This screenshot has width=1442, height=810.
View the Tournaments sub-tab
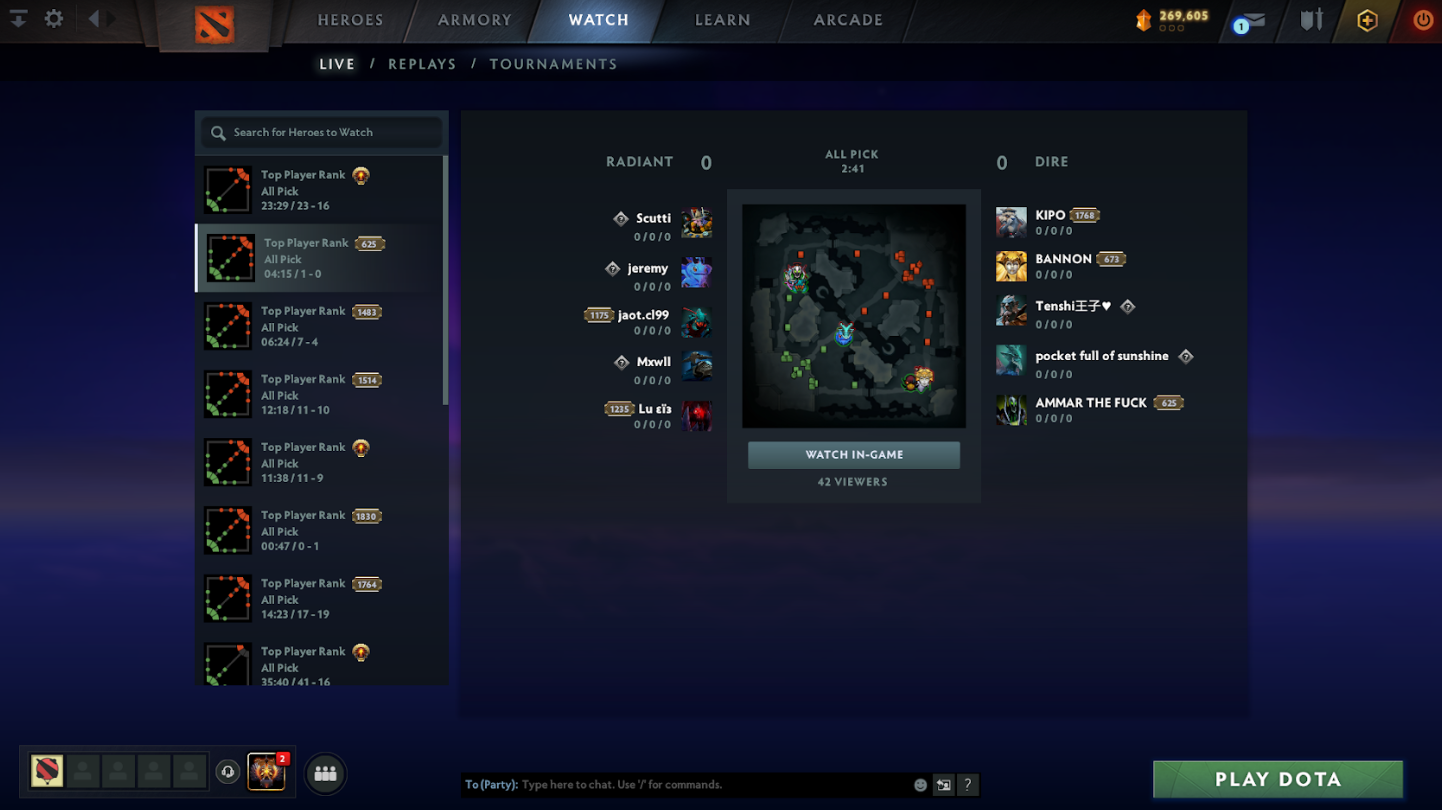[x=553, y=64]
